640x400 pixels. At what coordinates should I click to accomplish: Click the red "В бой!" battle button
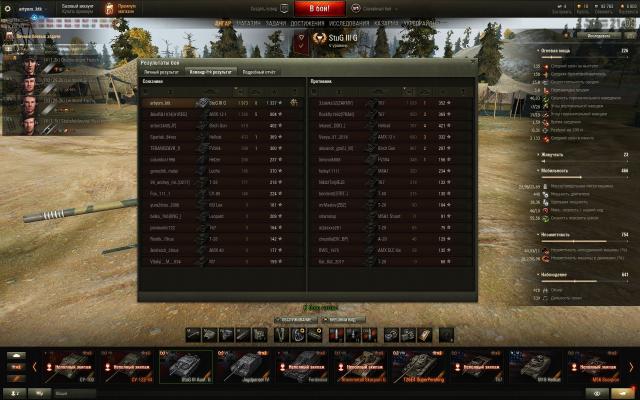pyautogui.click(x=319, y=8)
